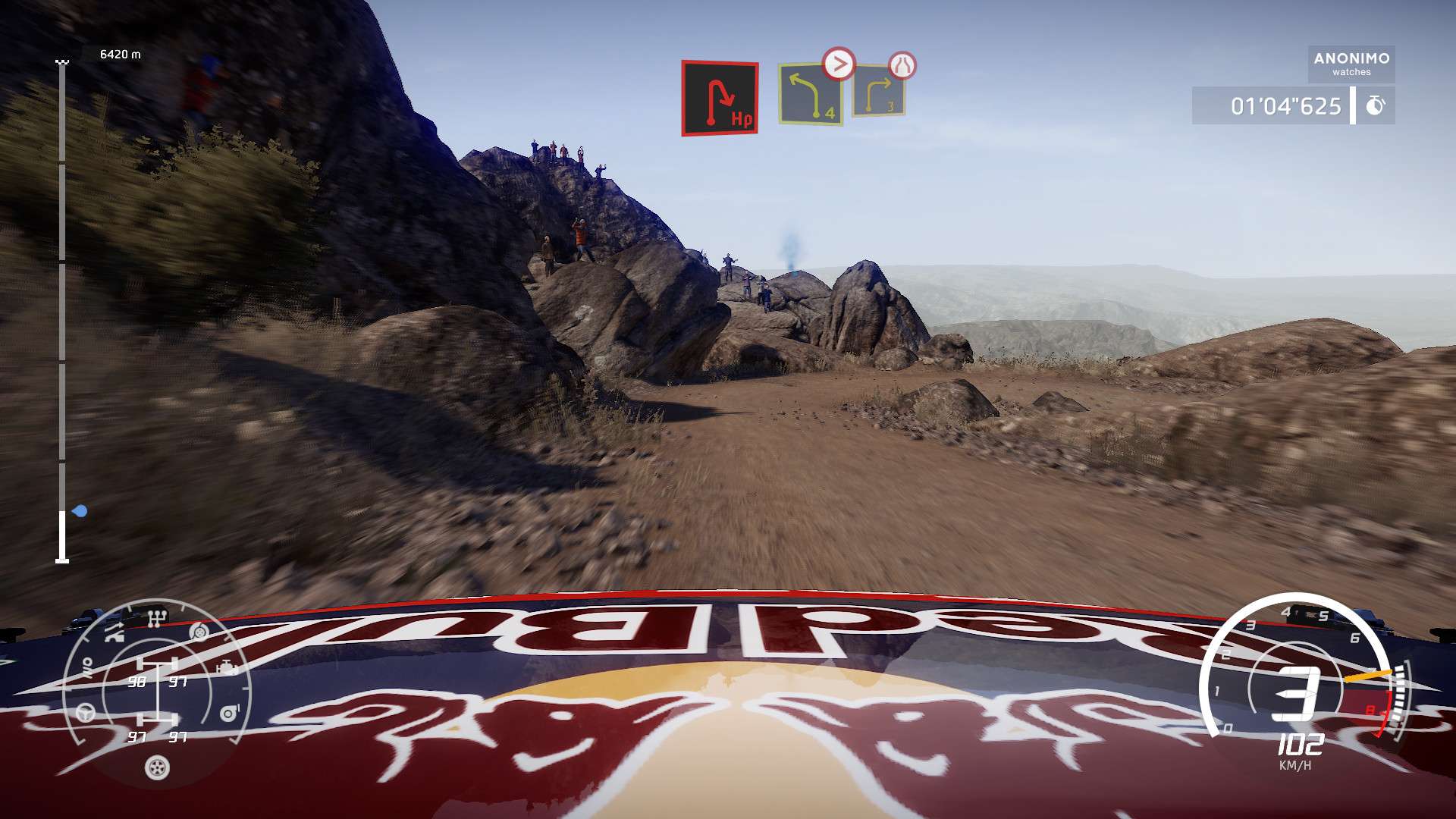Click the wheel icon below the tire temperatures
1456x819 pixels.
pyautogui.click(x=156, y=767)
